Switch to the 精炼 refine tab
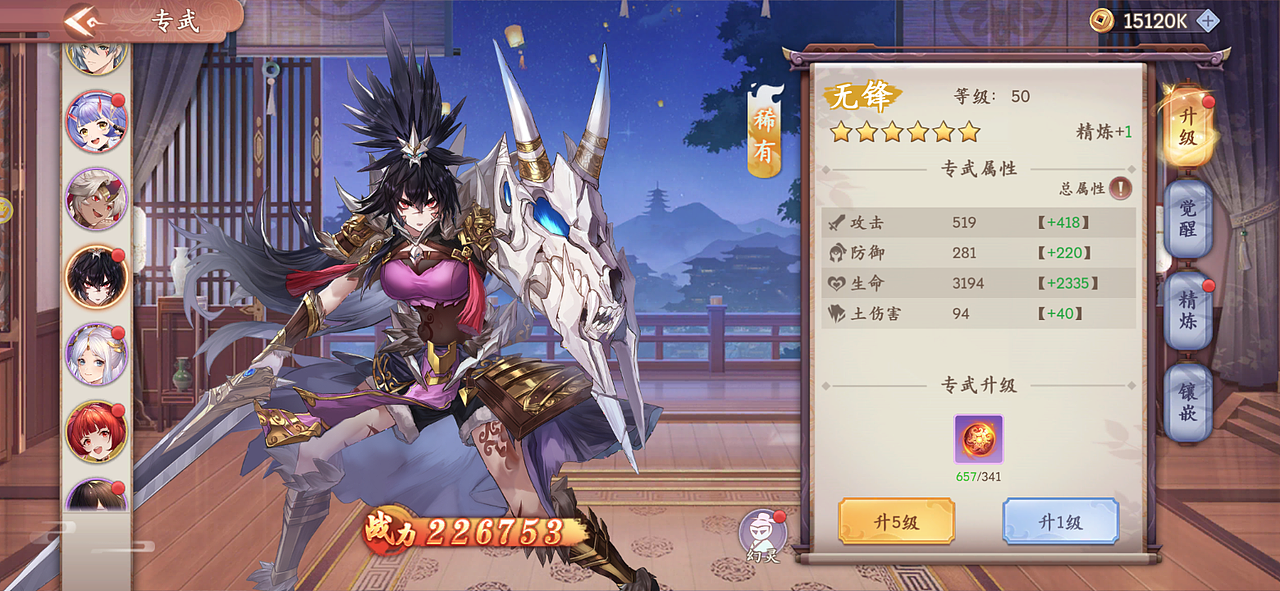The width and height of the screenshot is (1280, 591). coord(1187,311)
